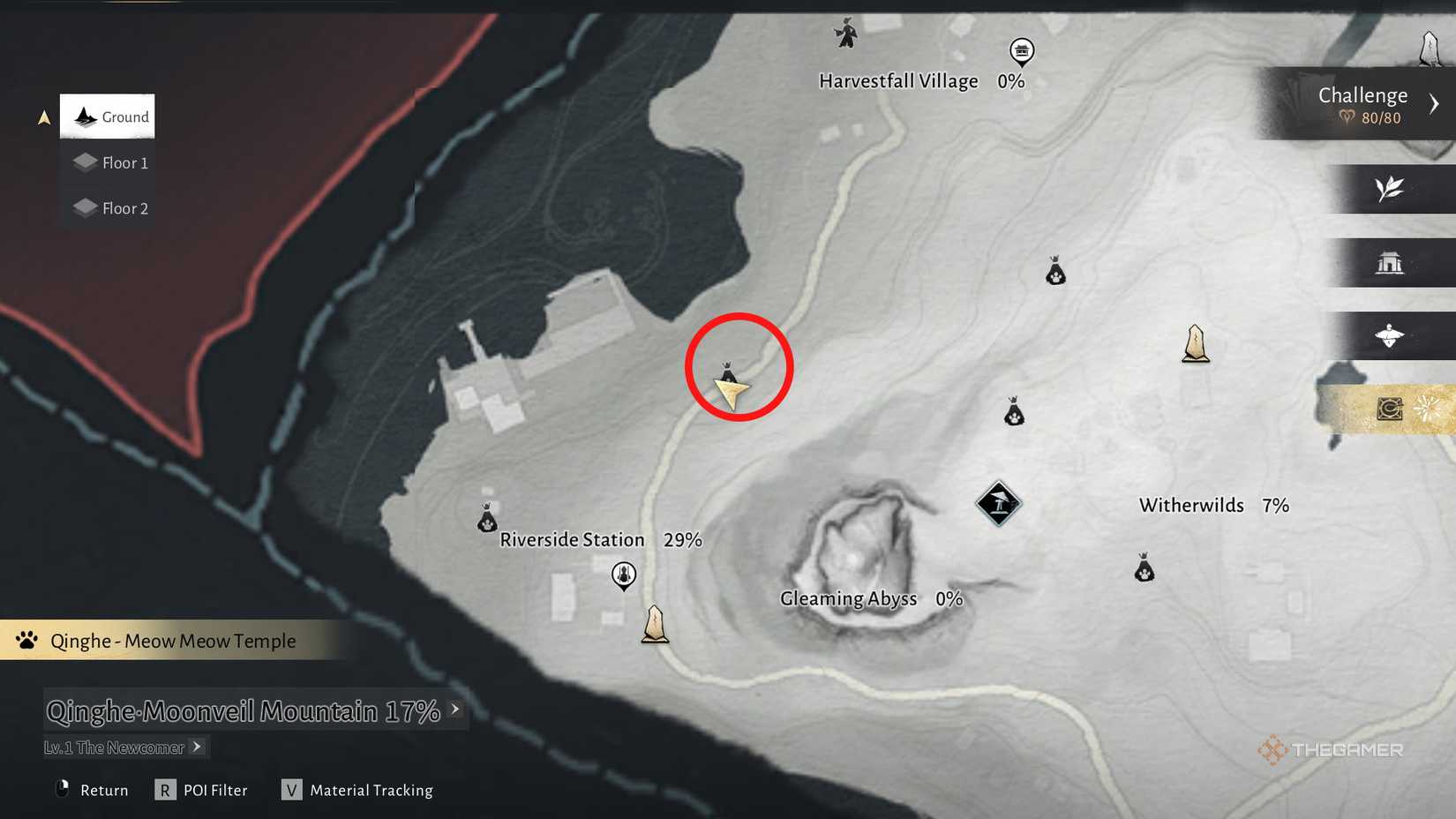1456x819 pixels.
Task: Select the diamond-shaped marker near Witherwilds
Action: coord(999,504)
